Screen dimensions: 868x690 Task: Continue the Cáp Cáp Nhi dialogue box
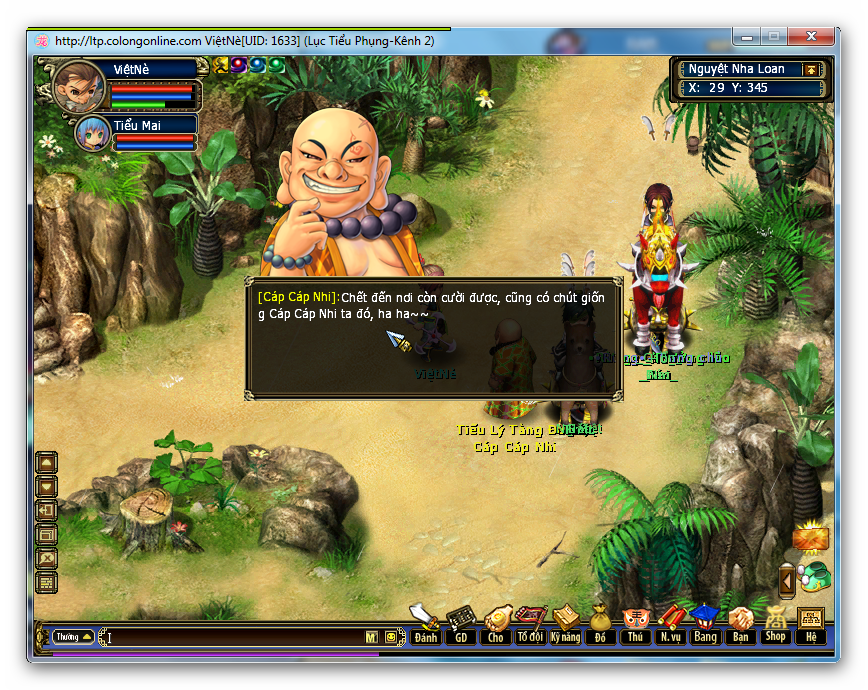(x=434, y=339)
